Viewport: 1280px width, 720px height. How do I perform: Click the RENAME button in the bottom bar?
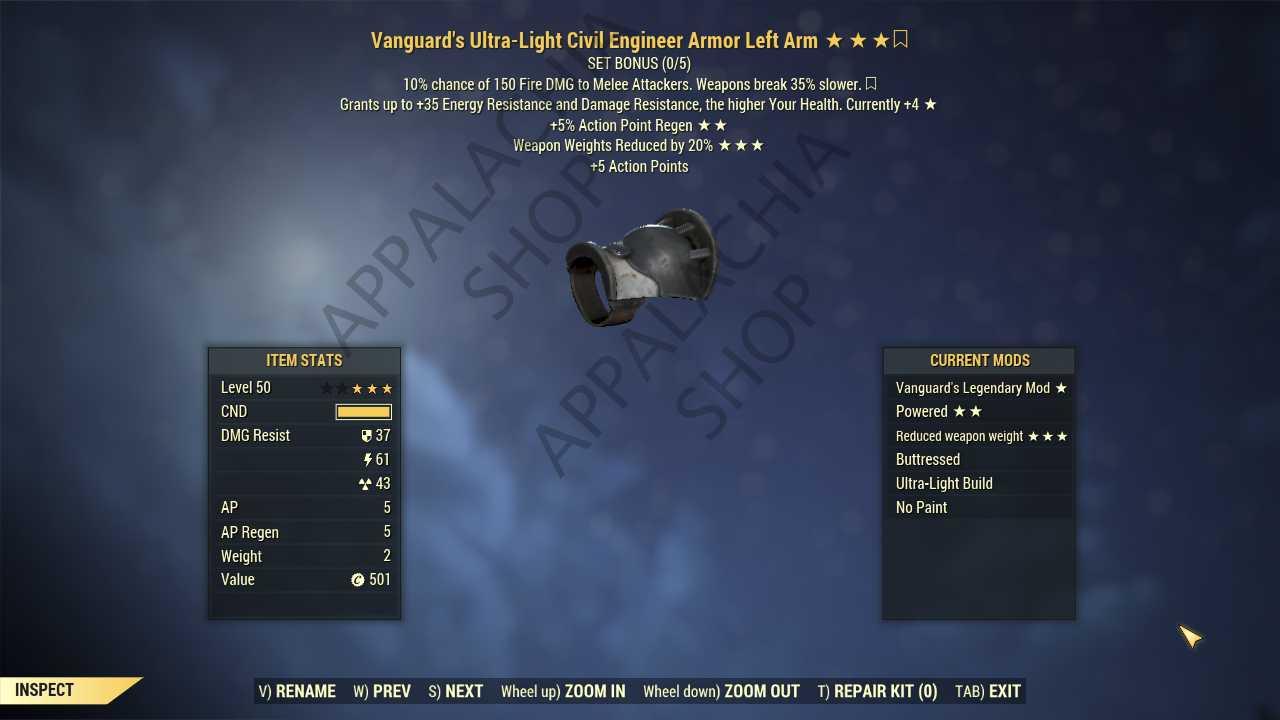click(x=297, y=691)
